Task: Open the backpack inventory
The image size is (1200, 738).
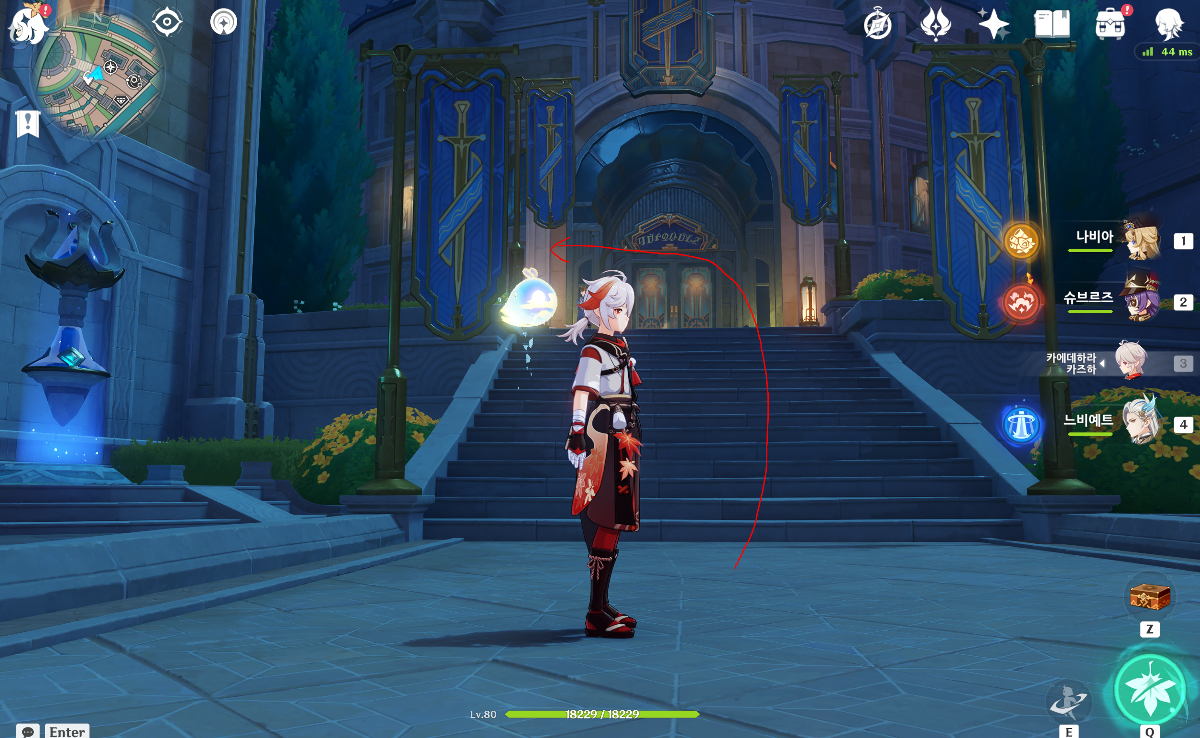Action: 1110,23
